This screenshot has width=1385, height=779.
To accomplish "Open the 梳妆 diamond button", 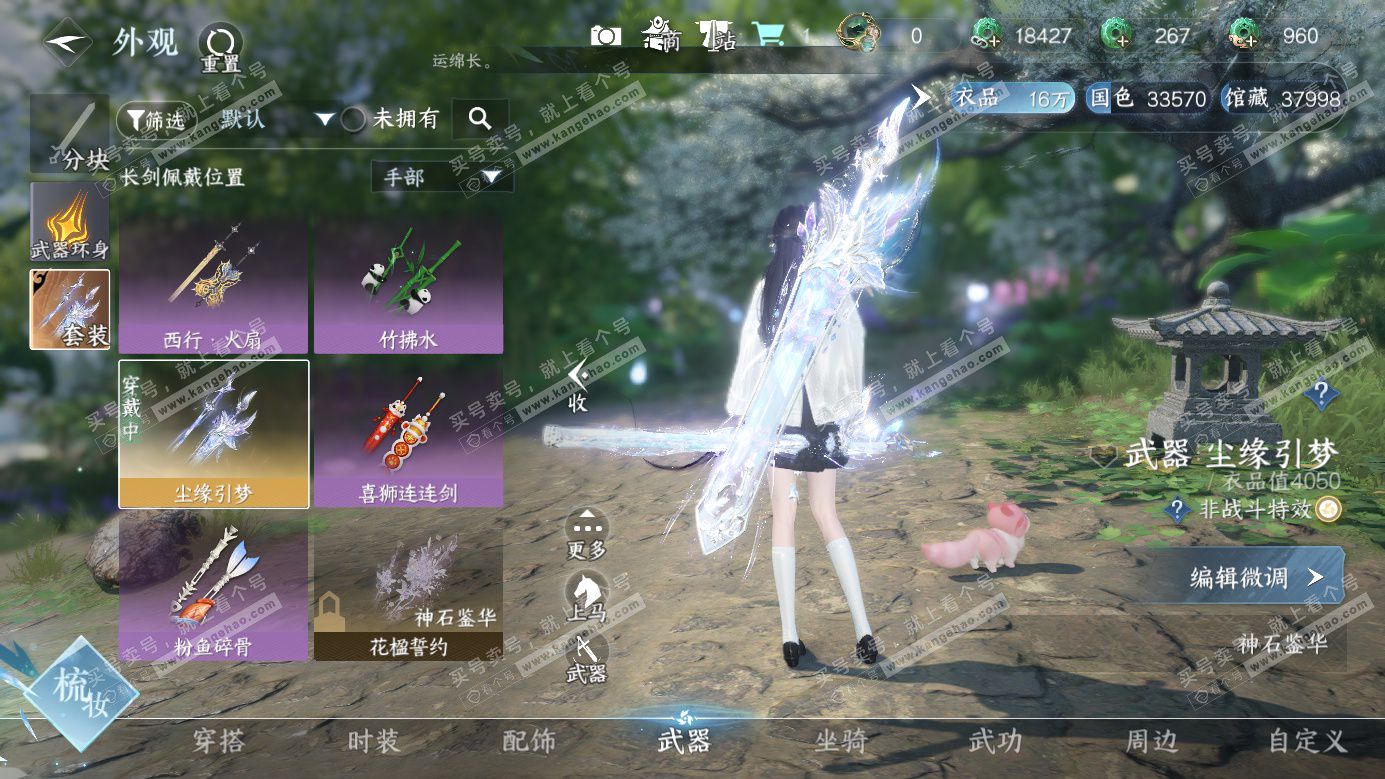I will [x=70, y=690].
